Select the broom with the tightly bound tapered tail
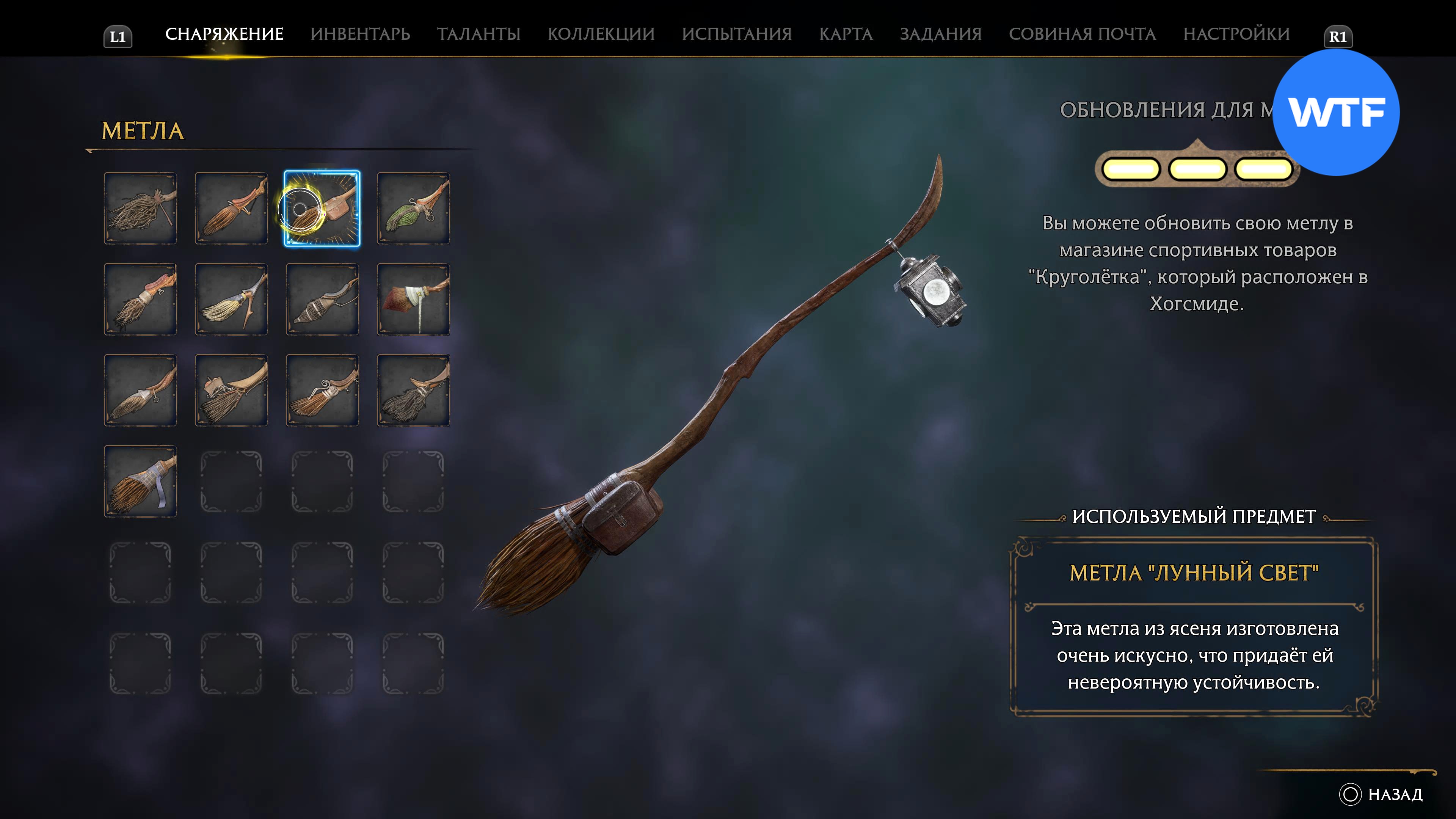Image resolution: width=1456 pixels, height=819 pixels. click(322, 300)
